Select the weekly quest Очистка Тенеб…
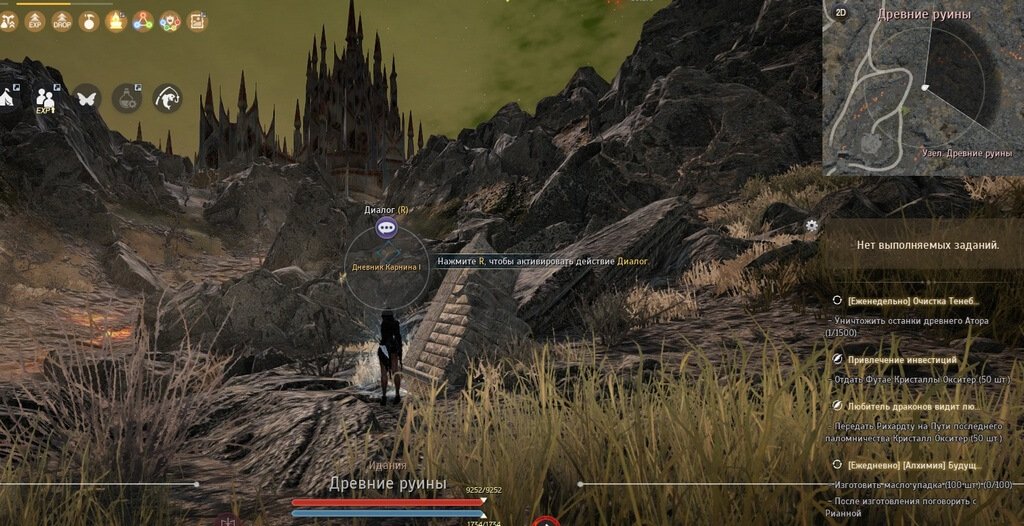Screen dimensions: 1024x526 913,301
